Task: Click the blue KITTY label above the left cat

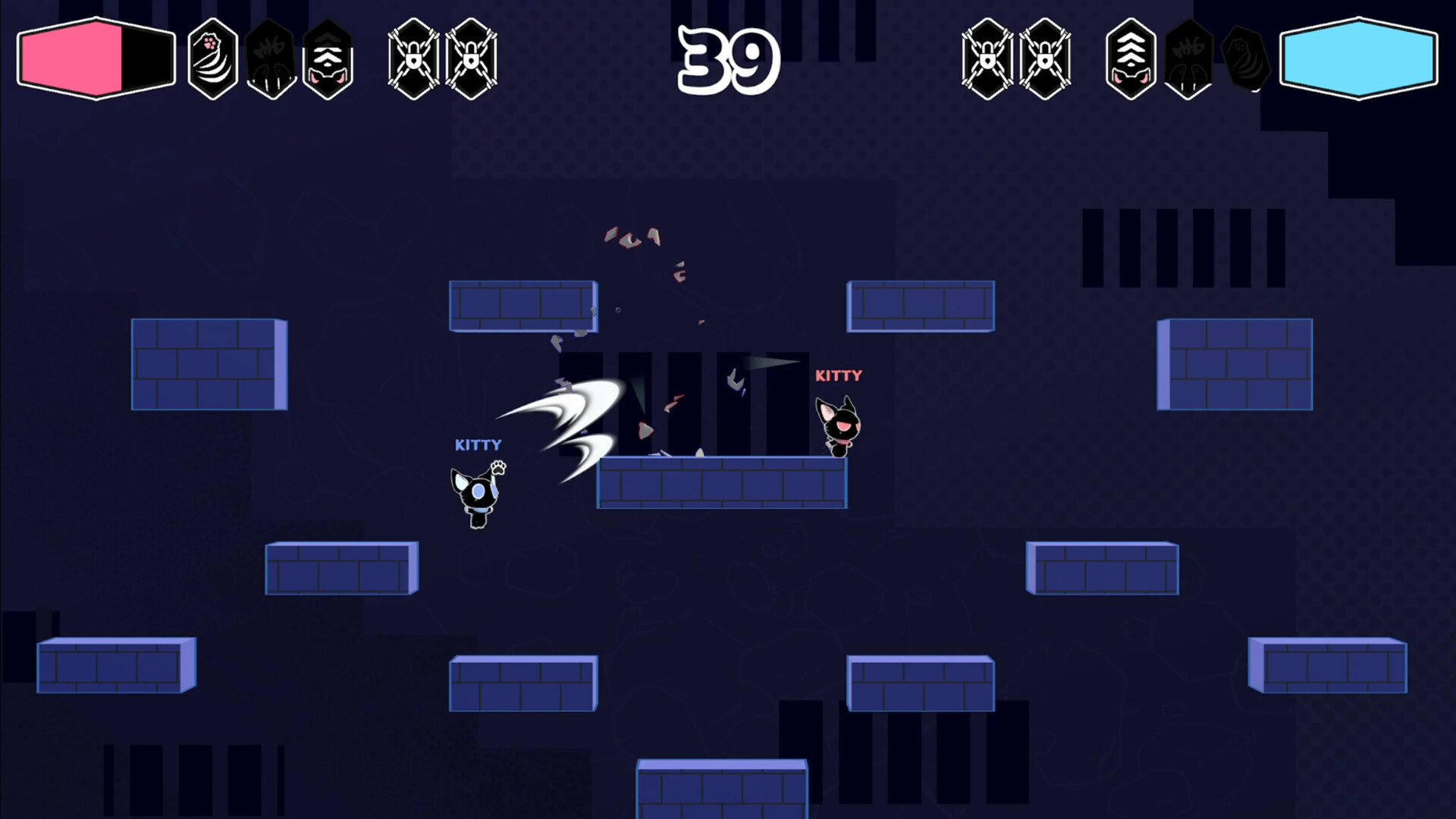Action: coord(479,445)
